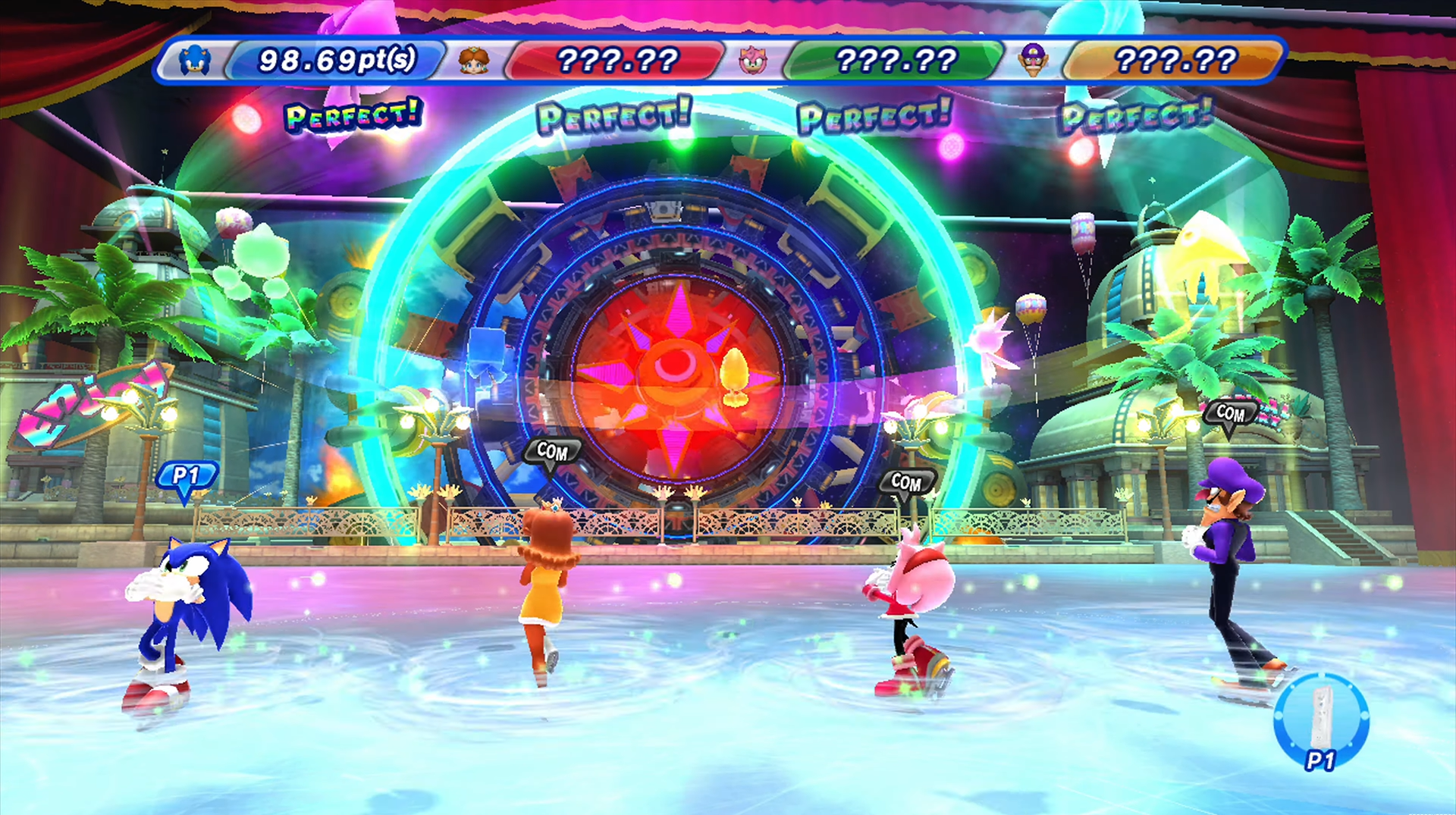Click Waluigi's portrait icon in the score bar
Viewport: 1456px width, 815px height.
pos(1033,59)
